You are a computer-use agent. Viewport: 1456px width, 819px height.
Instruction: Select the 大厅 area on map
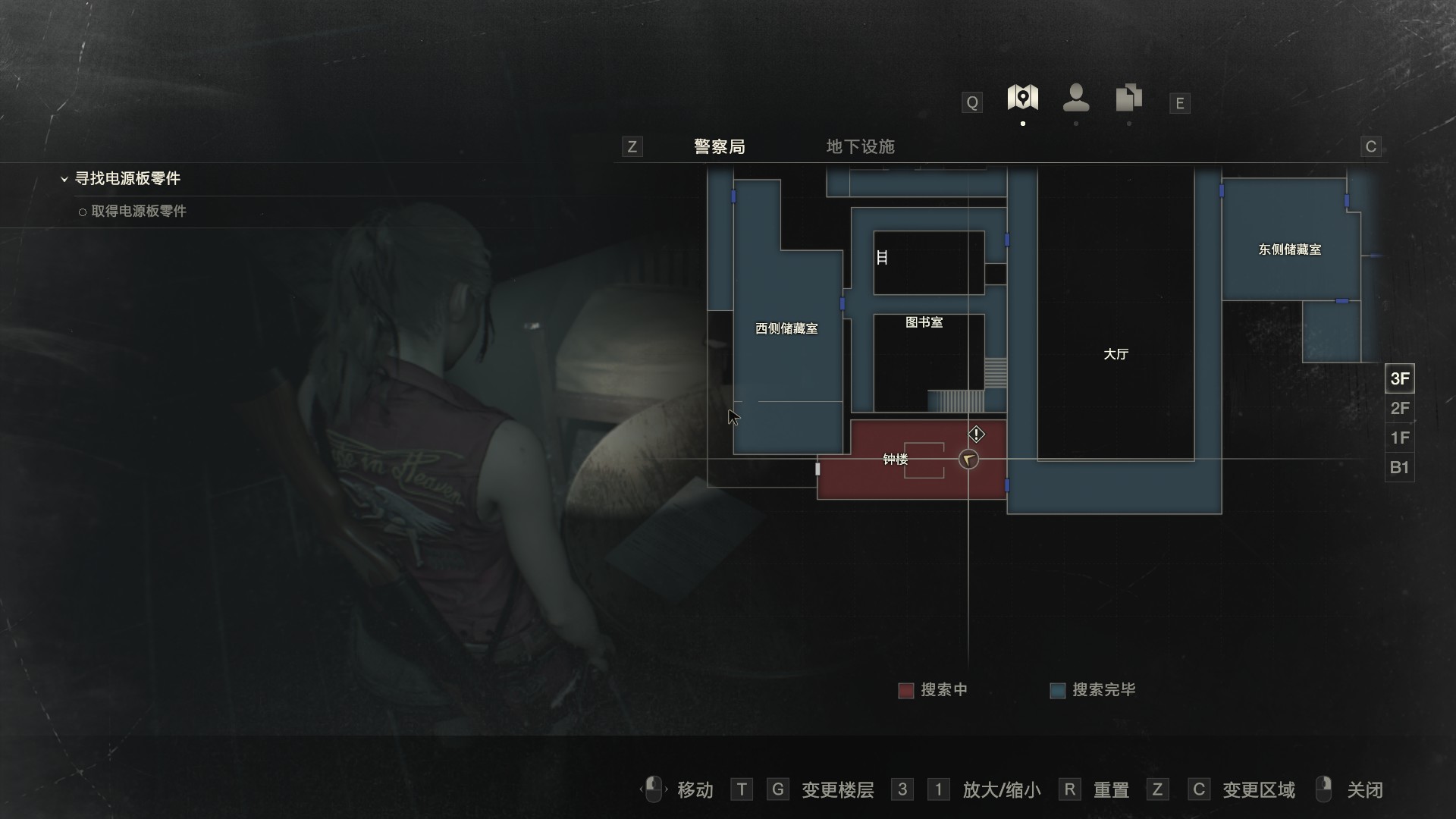[x=1116, y=354]
